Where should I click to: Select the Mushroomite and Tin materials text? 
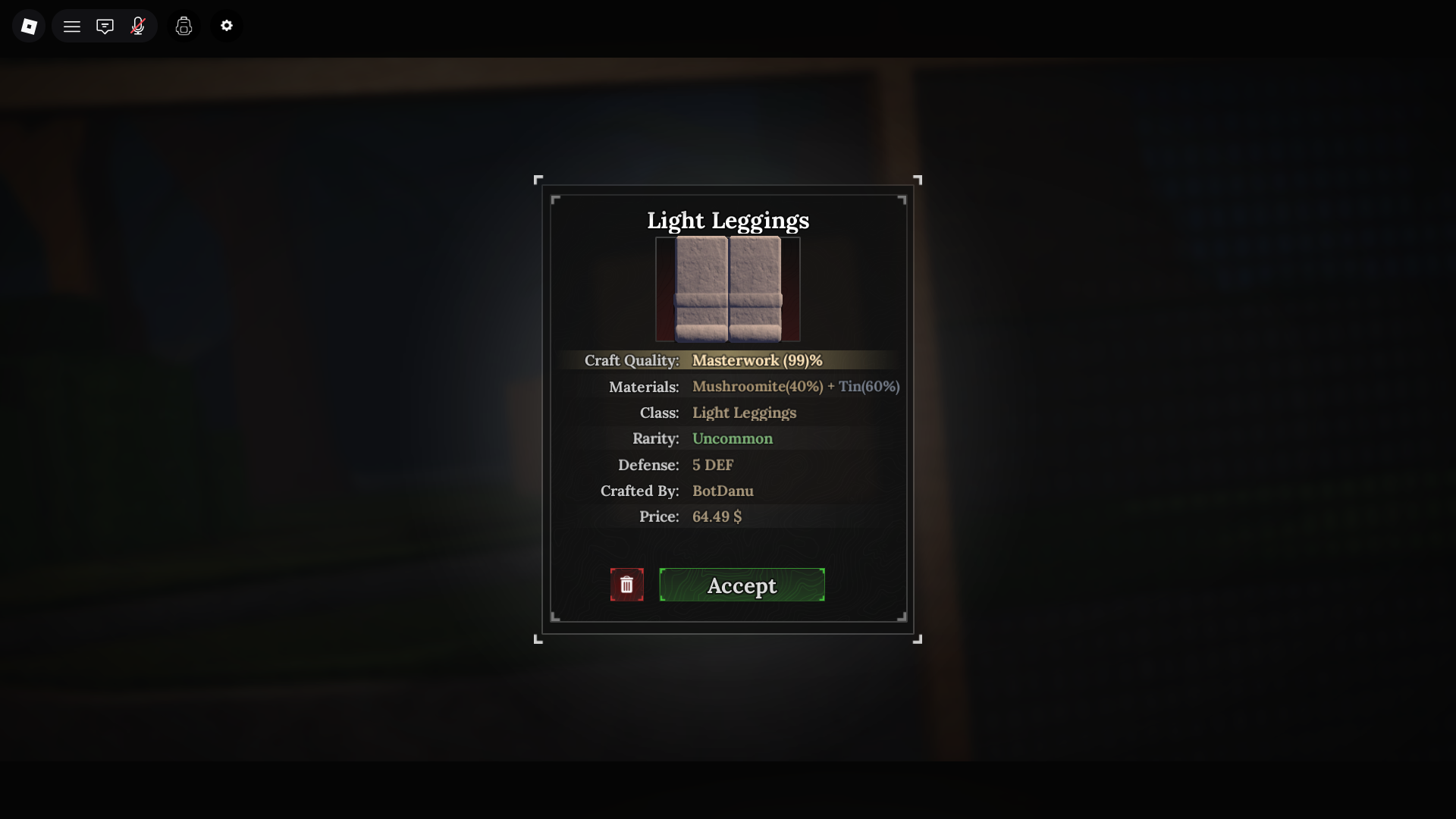tap(795, 387)
